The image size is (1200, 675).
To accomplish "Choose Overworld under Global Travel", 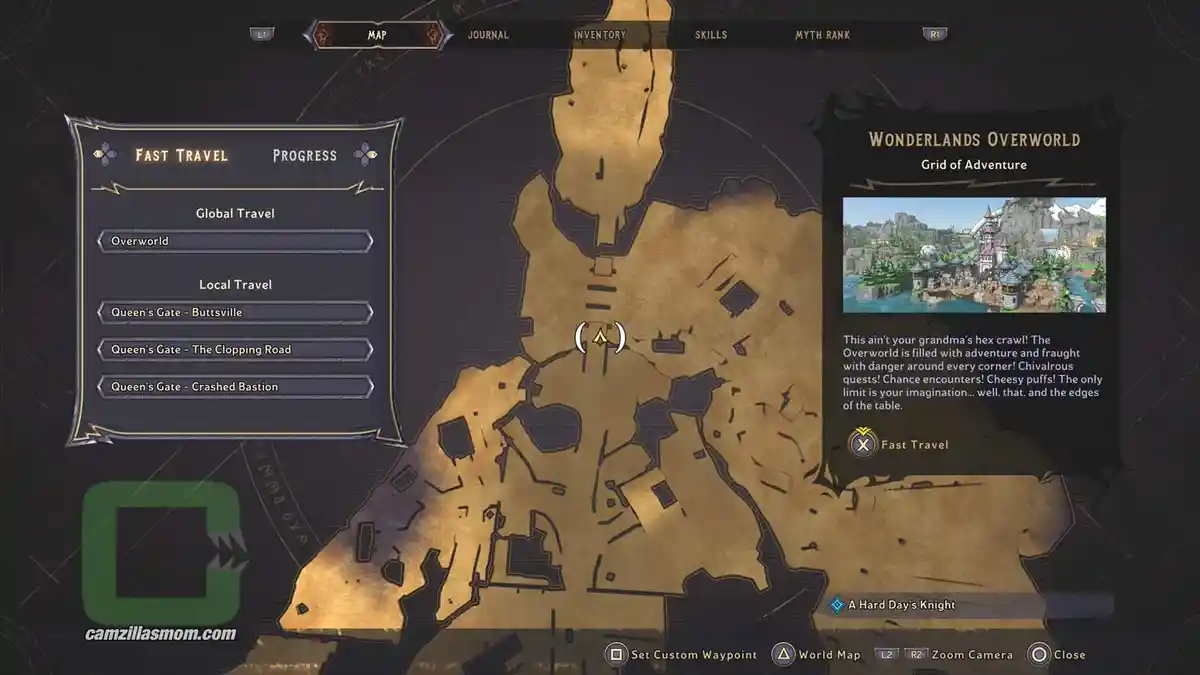I will point(235,241).
